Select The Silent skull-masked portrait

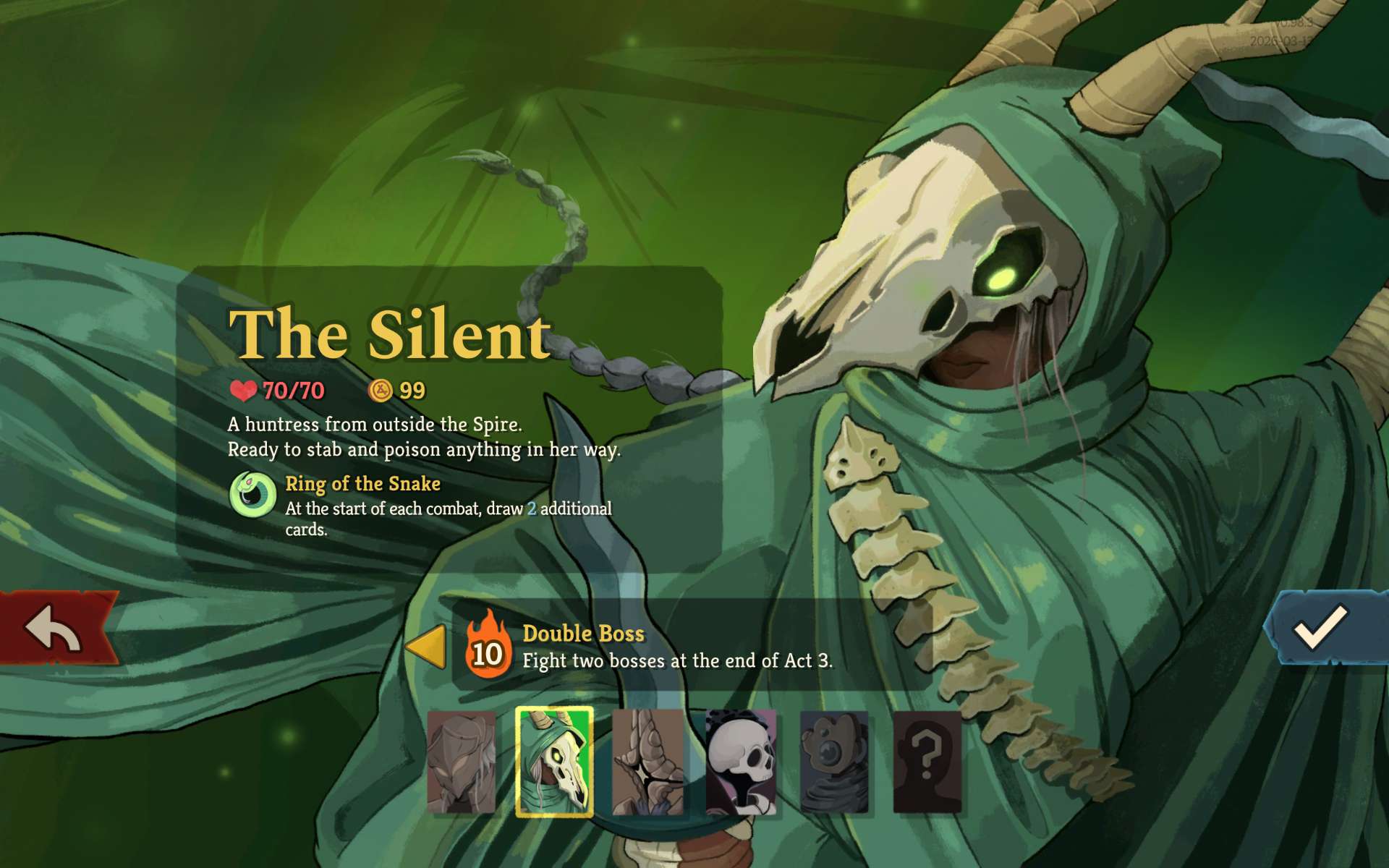[554, 762]
